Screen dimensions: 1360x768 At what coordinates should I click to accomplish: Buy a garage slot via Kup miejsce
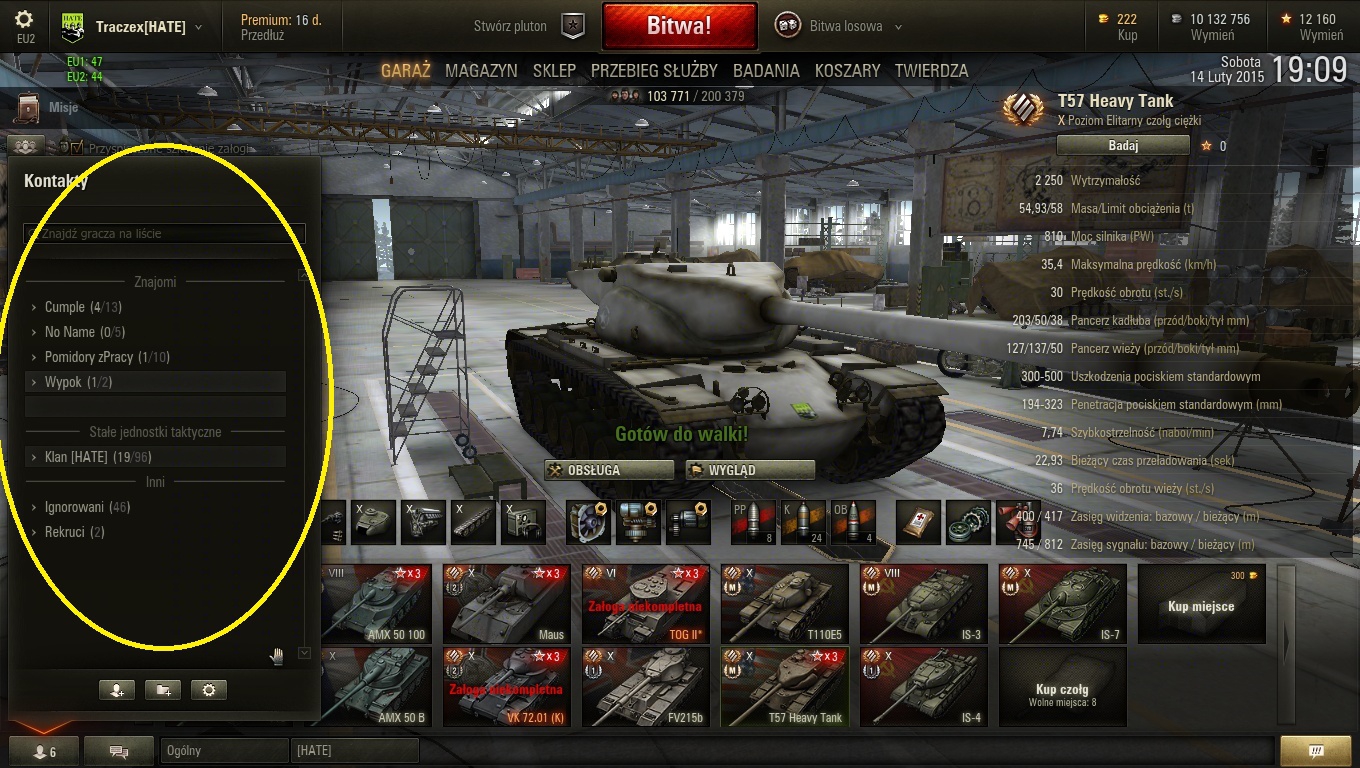(1201, 603)
